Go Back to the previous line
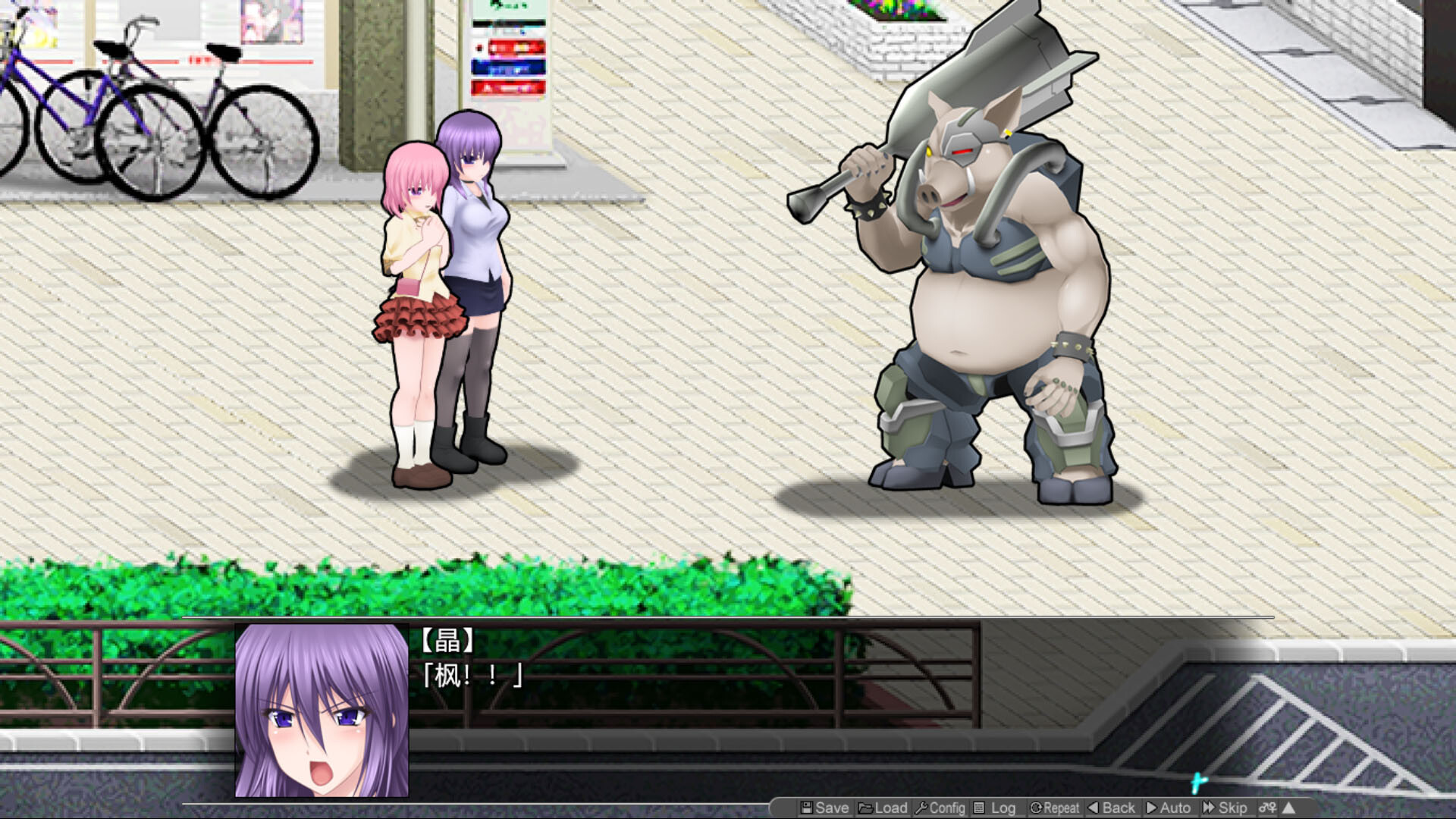The image size is (1456, 819). pos(1112,808)
